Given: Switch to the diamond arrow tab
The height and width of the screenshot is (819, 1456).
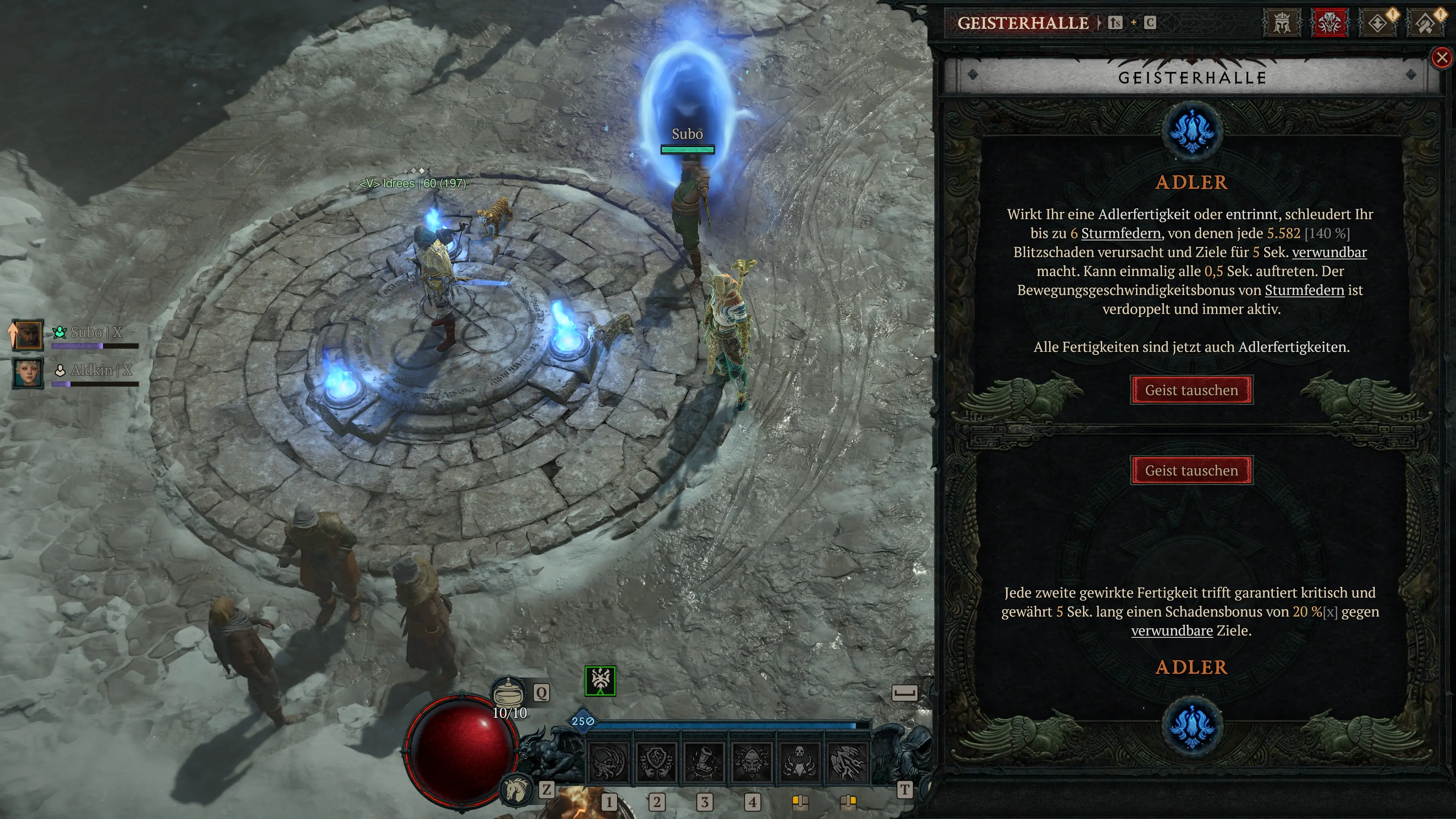Looking at the screenshot, I should pos(1378,23).
